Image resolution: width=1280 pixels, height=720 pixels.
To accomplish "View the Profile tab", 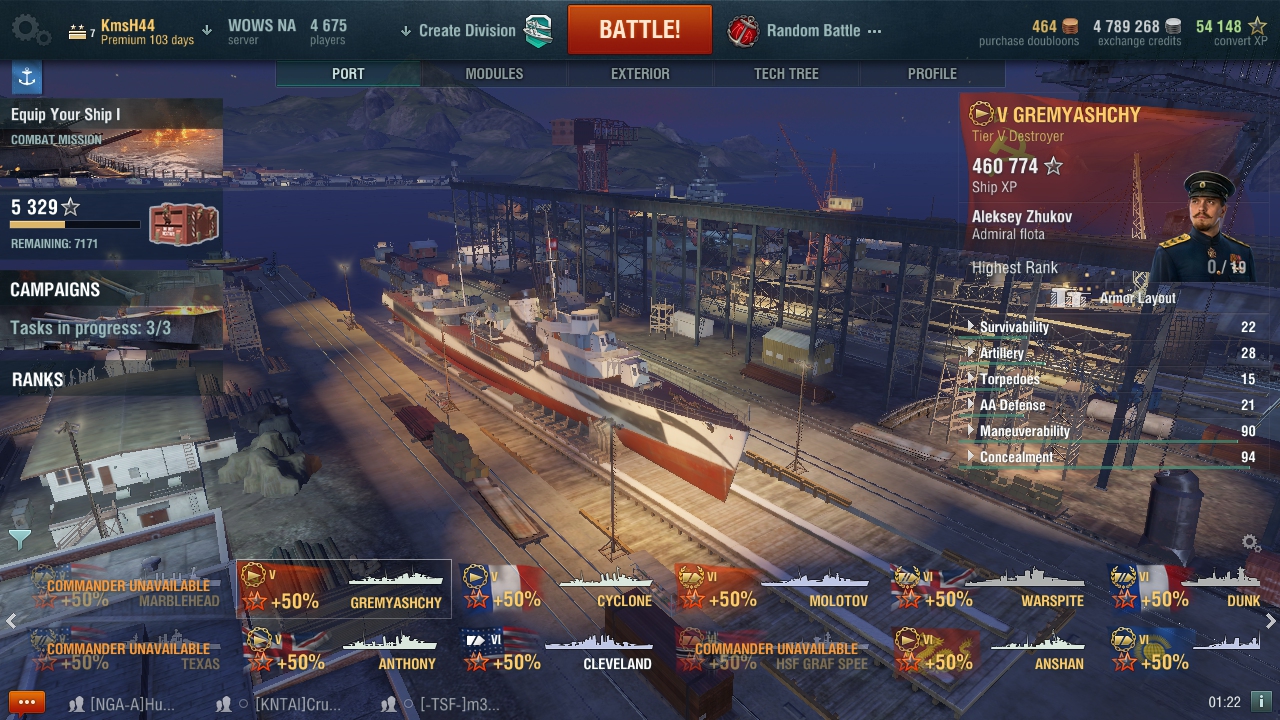I will pyautogui.click(x=932, y=74).
